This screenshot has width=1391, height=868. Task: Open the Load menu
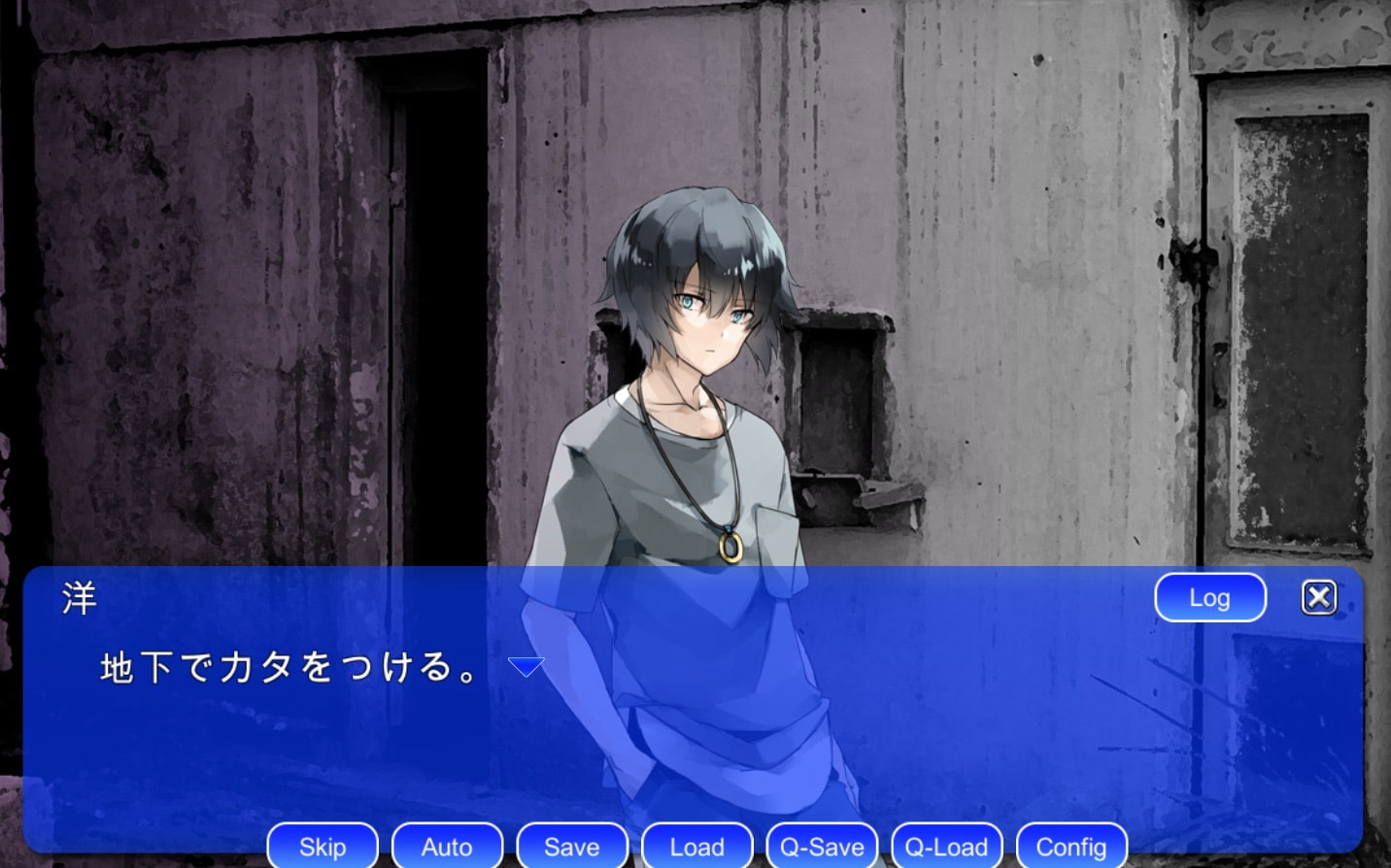tap(696, 847)
